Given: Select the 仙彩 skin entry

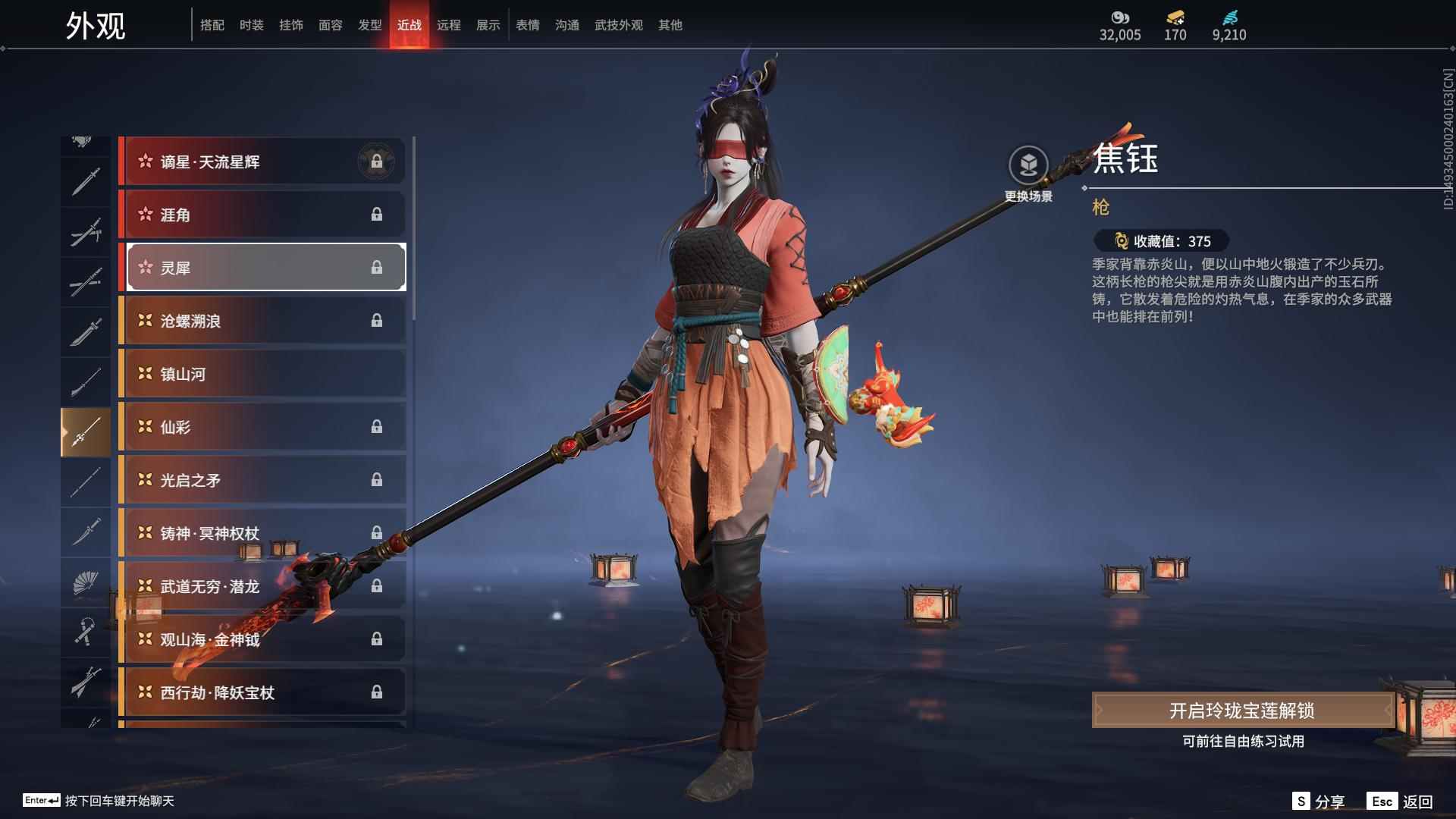Looking at the screenshot, I should pyautogui.click(x=262, y=427).
